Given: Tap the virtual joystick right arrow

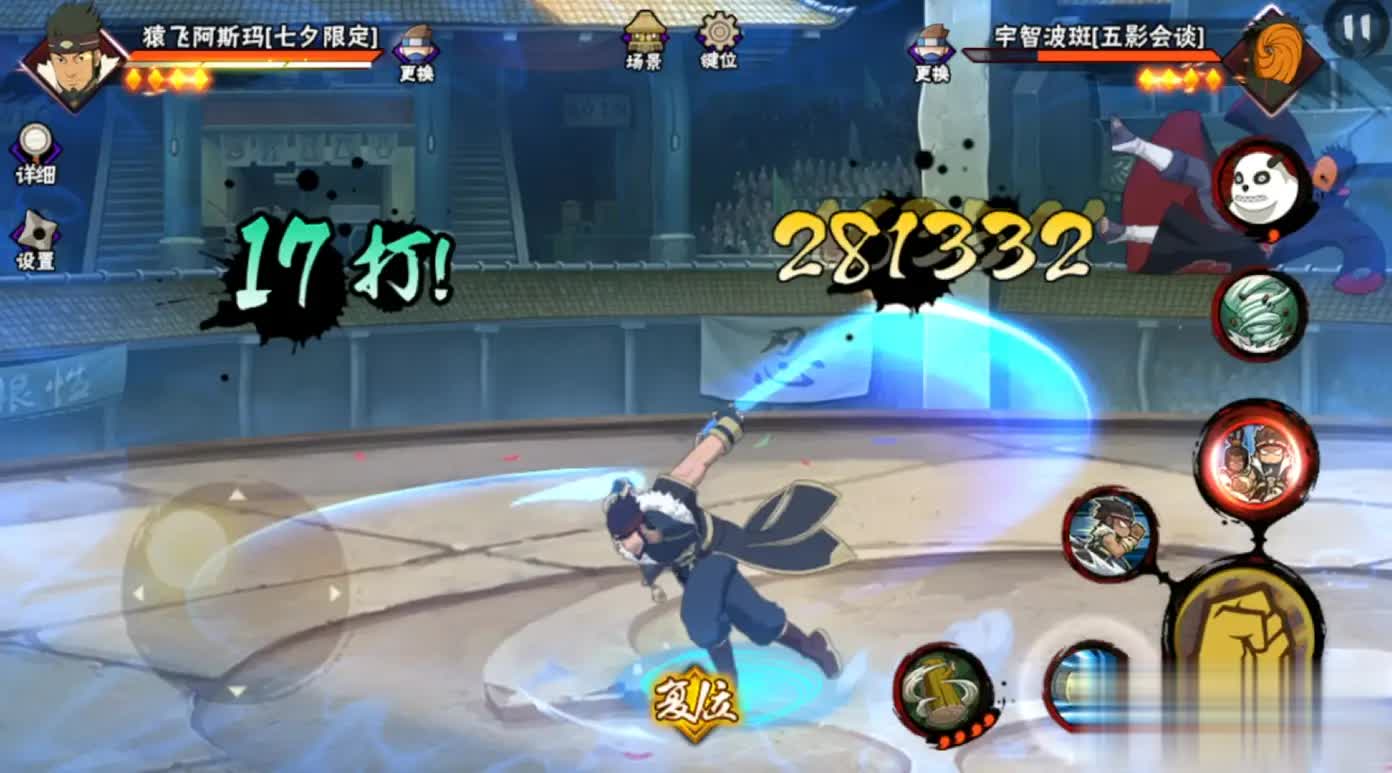Looking at the screenshot, I should point(334,593).
